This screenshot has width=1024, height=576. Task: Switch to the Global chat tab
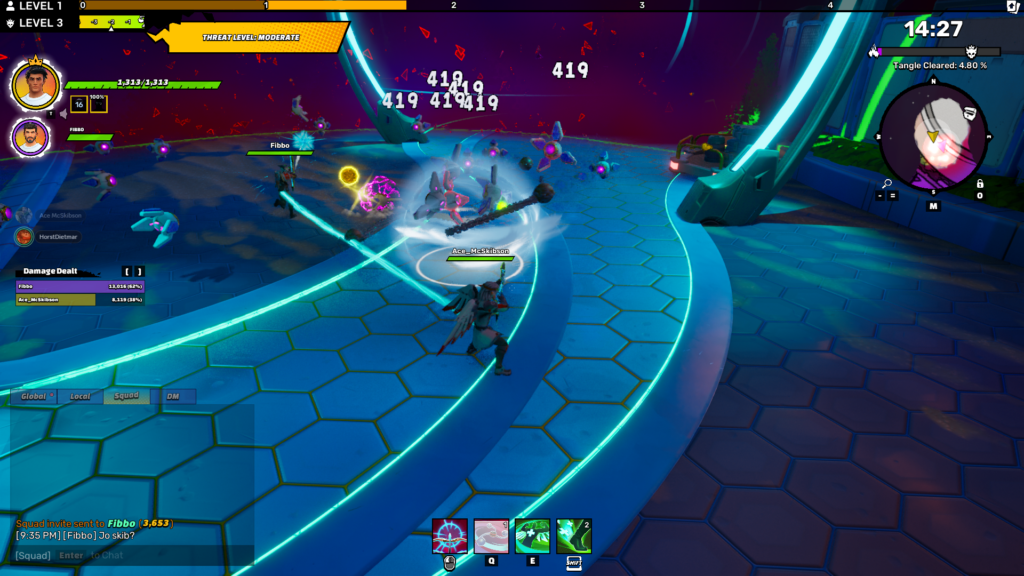pyautogui.click(x=35, y=397)
